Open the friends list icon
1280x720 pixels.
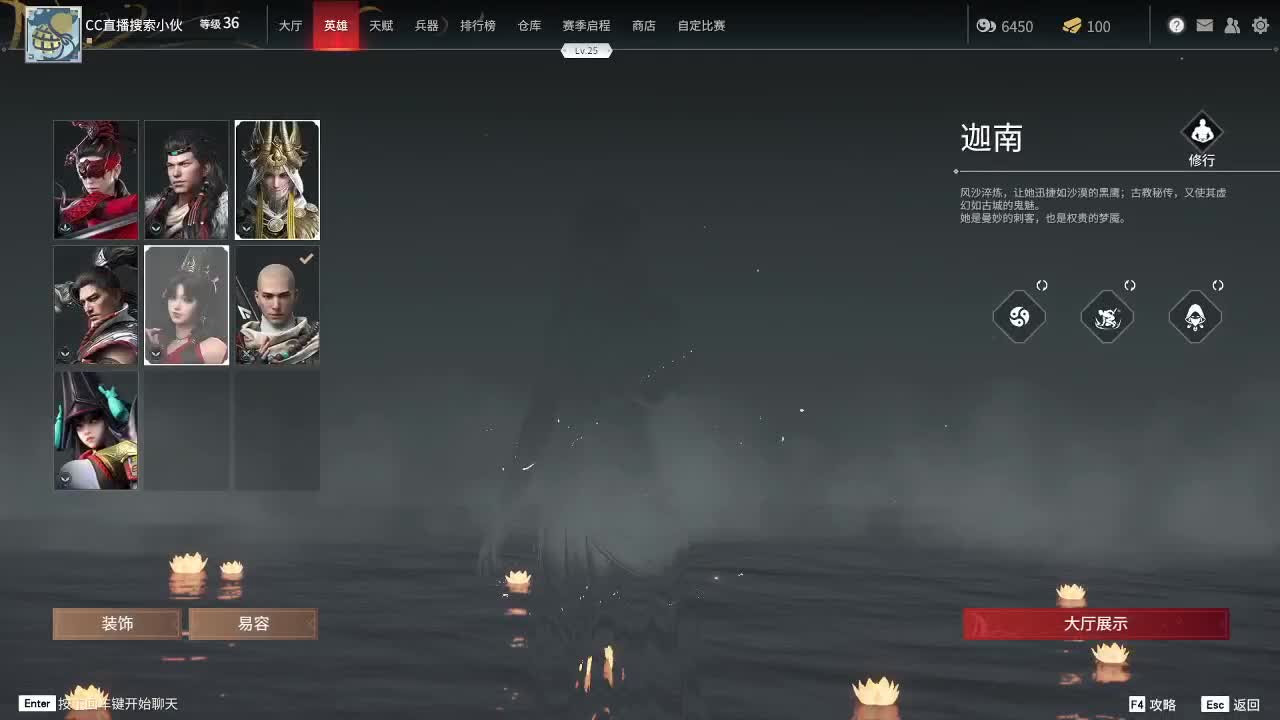(x=1232, y=25)
